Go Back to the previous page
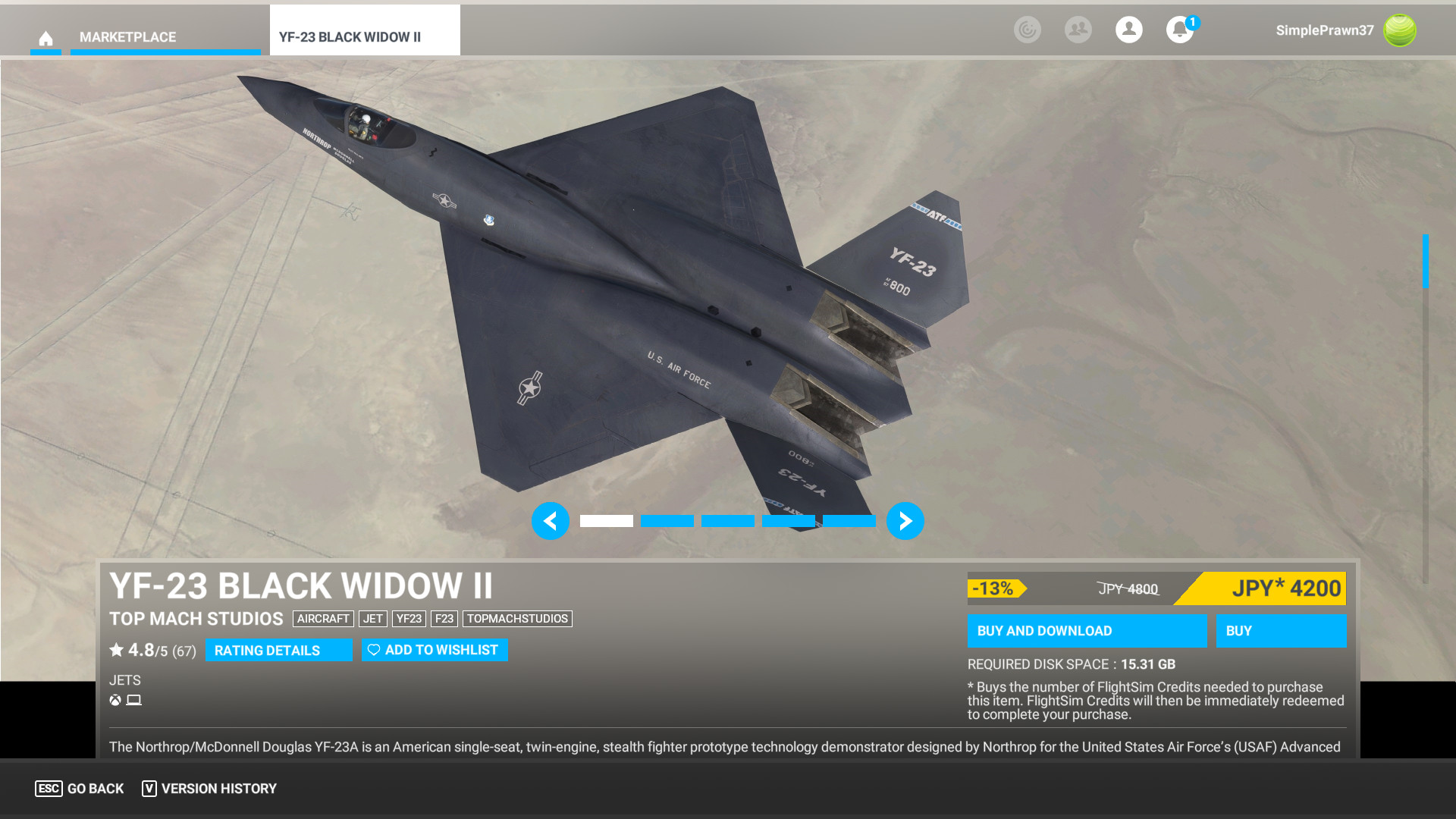Viewport: 1456px width, 819px height. (80, 789)
